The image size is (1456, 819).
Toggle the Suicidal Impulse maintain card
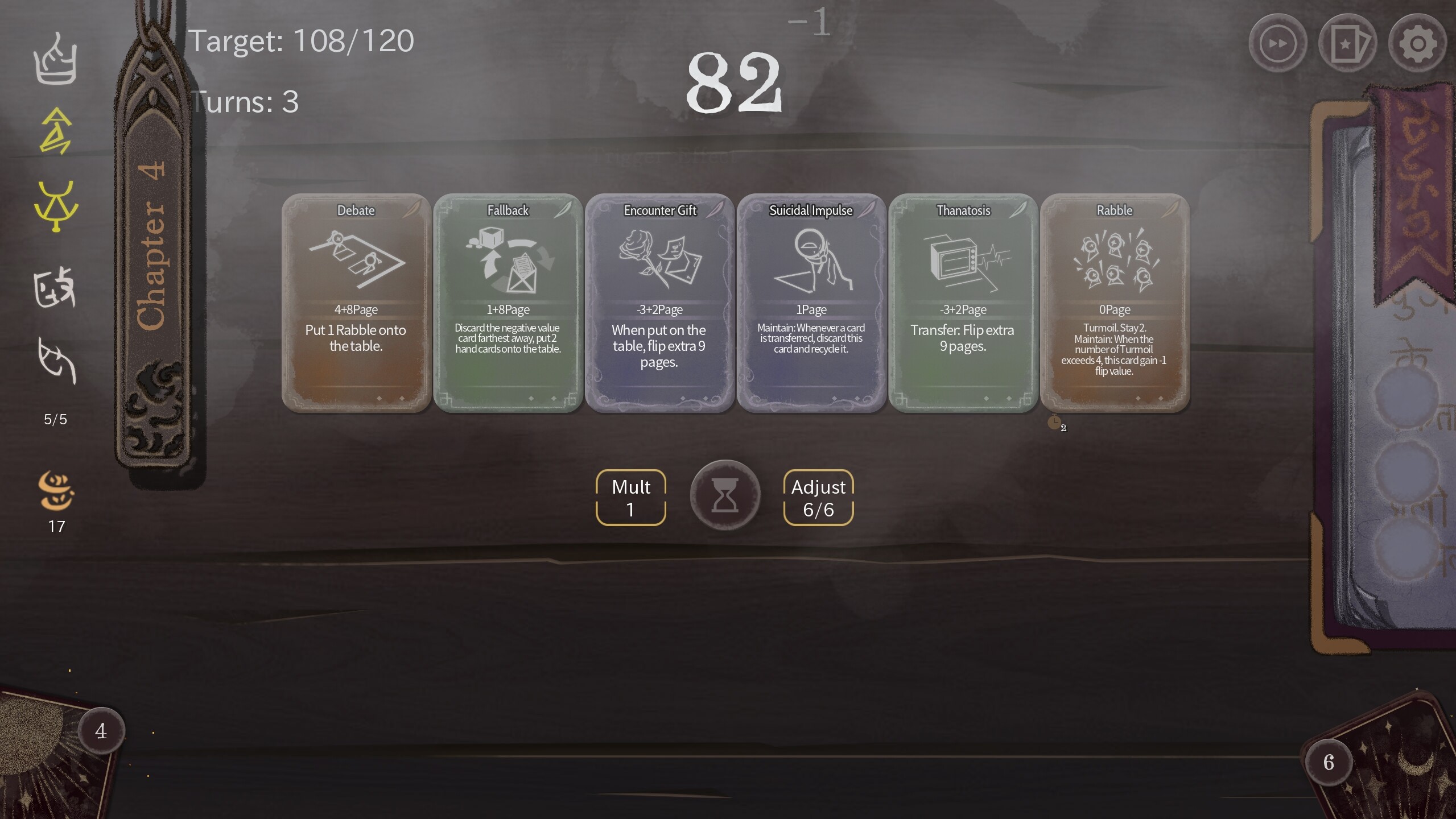[811, 307]
